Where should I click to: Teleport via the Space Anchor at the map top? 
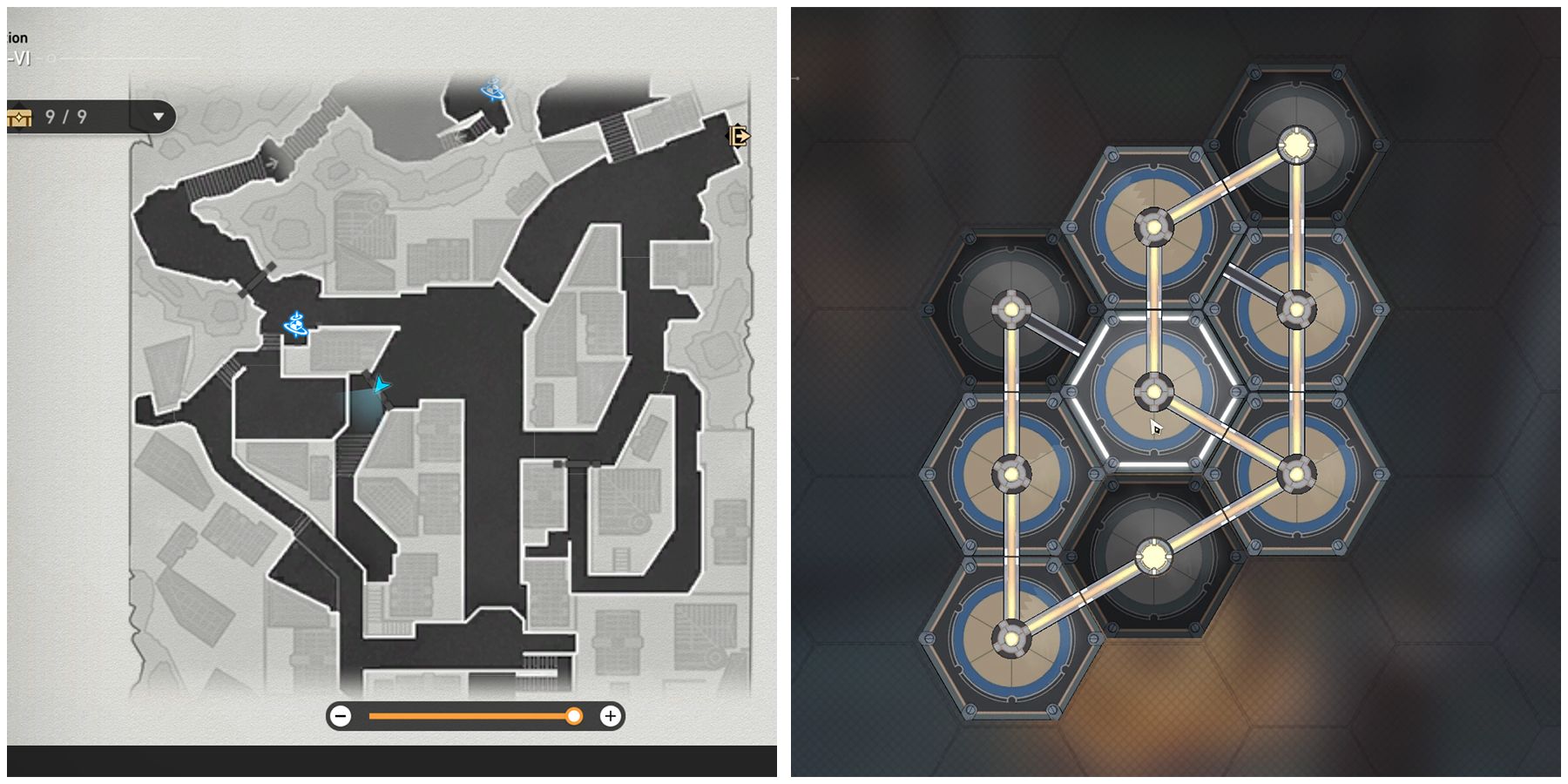[x=490, y=90]
